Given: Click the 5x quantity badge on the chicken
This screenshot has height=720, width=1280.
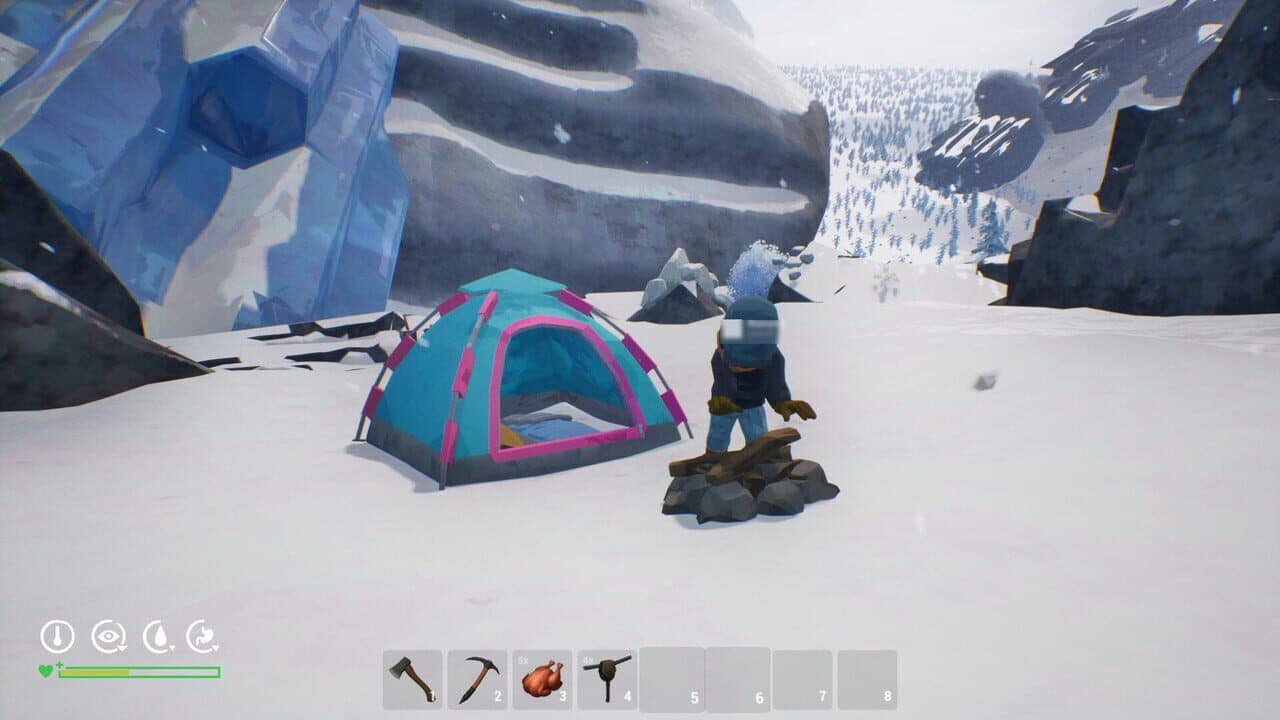Looking at the screenshot, I should [x=521, y=660].
